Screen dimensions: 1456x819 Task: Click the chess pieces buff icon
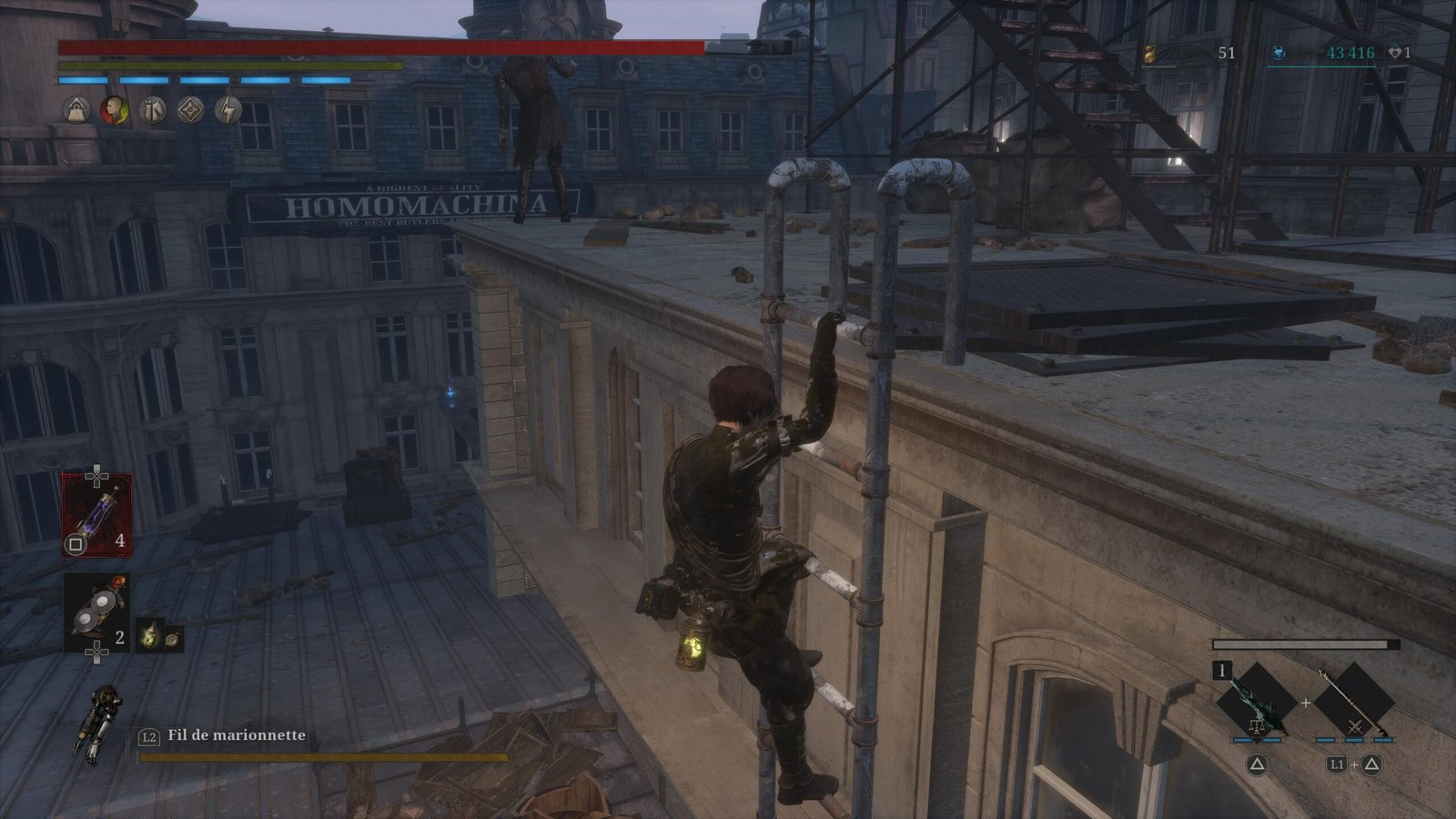pyautogui.click(x=152, y=110)
